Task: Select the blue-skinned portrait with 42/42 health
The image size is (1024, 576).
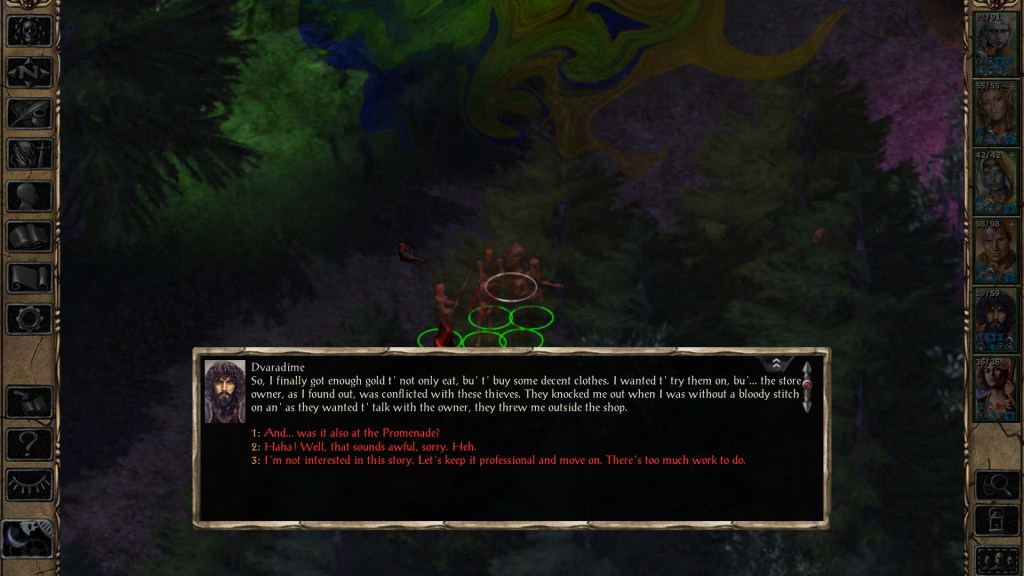Action: [994, 184]
